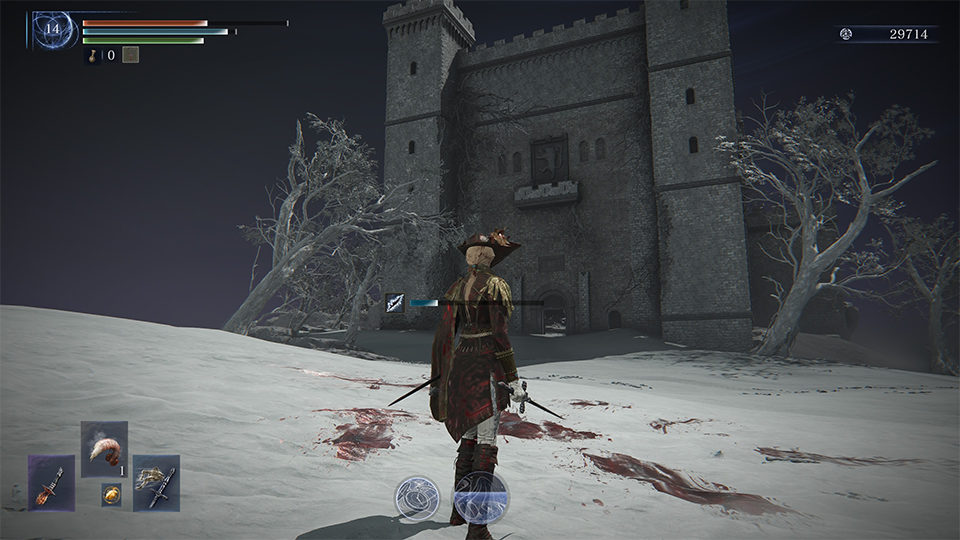Click the level 14 emblem
Viewport: 960px width, 540px height.
(x=53, y=31)
